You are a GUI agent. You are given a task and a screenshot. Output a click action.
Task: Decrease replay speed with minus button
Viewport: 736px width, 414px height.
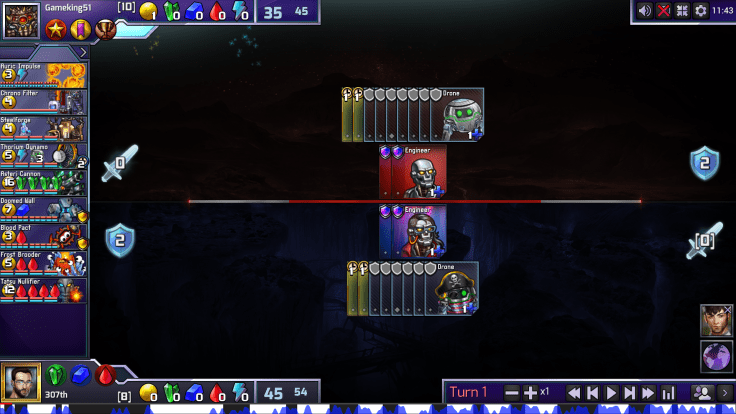click(512, 393)
